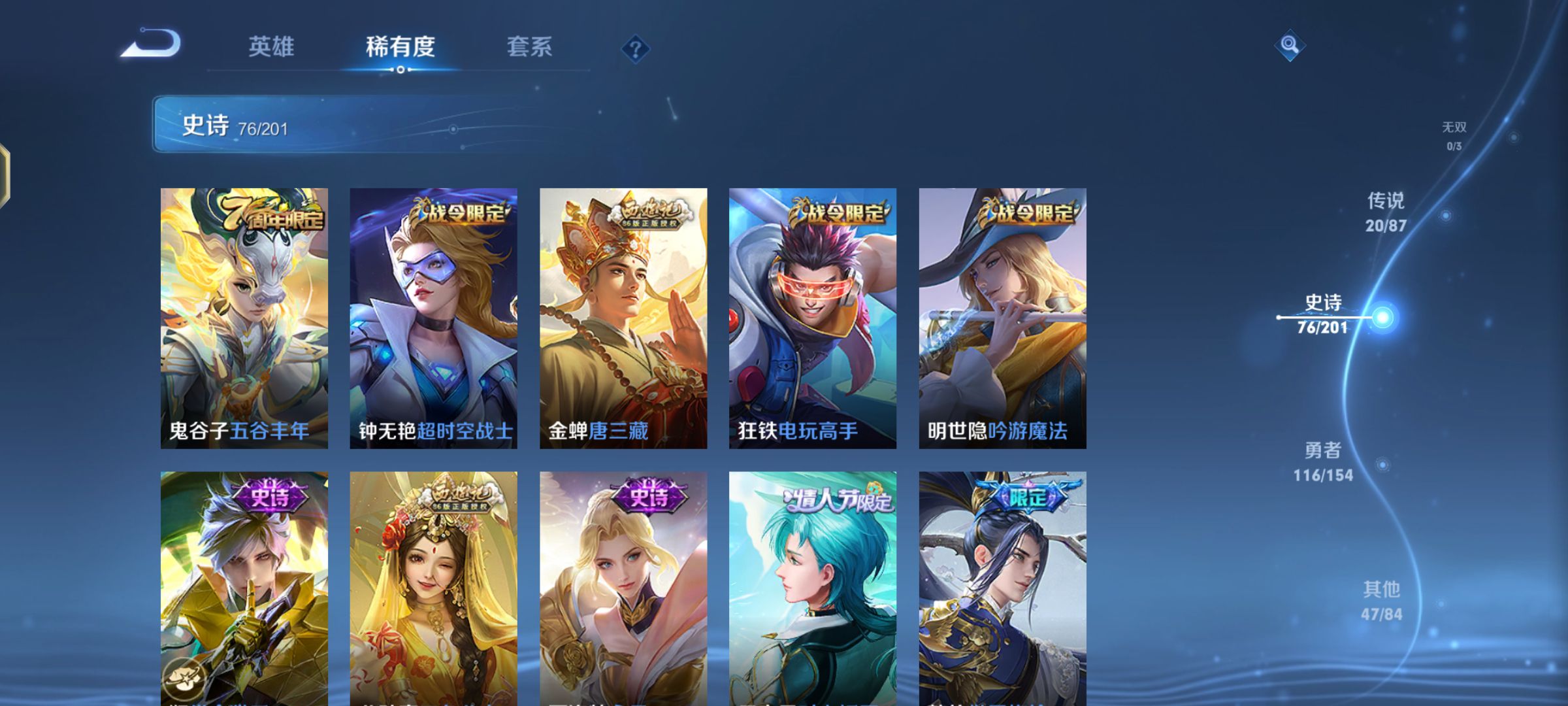View the 金蝉 唐三藏 skin card
1568x706 pixels.
[x=623, y=318]
